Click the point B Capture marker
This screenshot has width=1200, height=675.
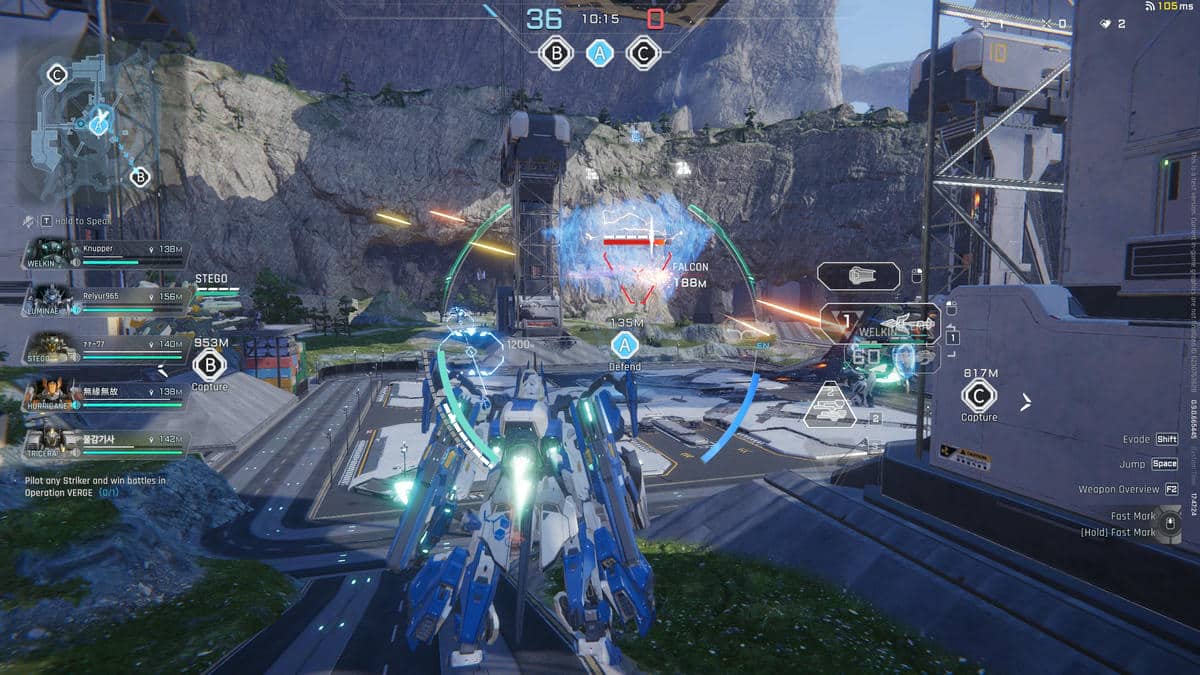(x=209, y=363)
